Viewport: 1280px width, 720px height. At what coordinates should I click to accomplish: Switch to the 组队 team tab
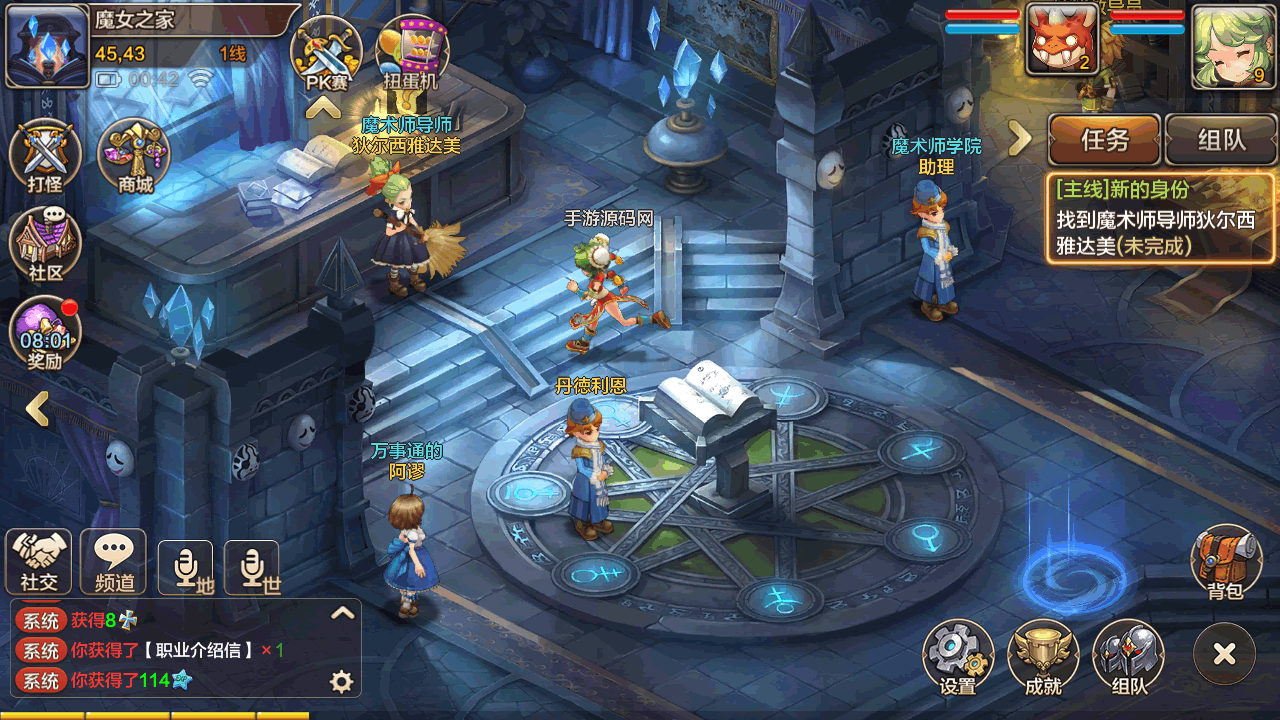pyautogui.click(x=1221, y=140)
